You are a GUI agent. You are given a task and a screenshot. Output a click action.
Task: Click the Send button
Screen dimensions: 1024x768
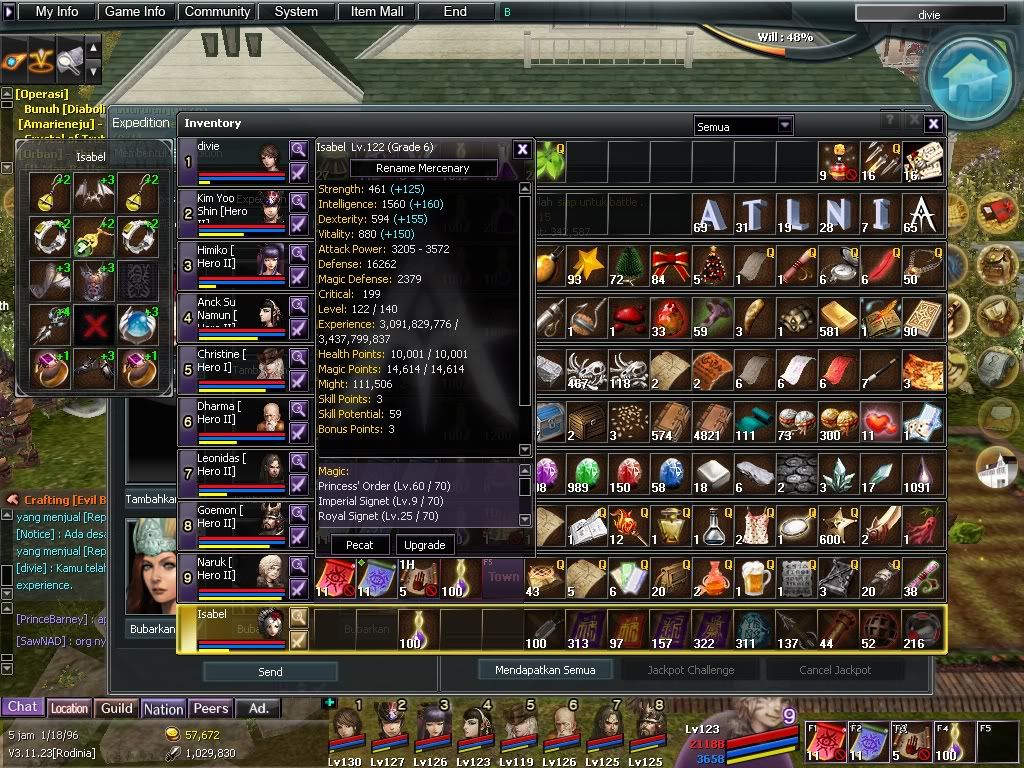[x=270, y=672]
